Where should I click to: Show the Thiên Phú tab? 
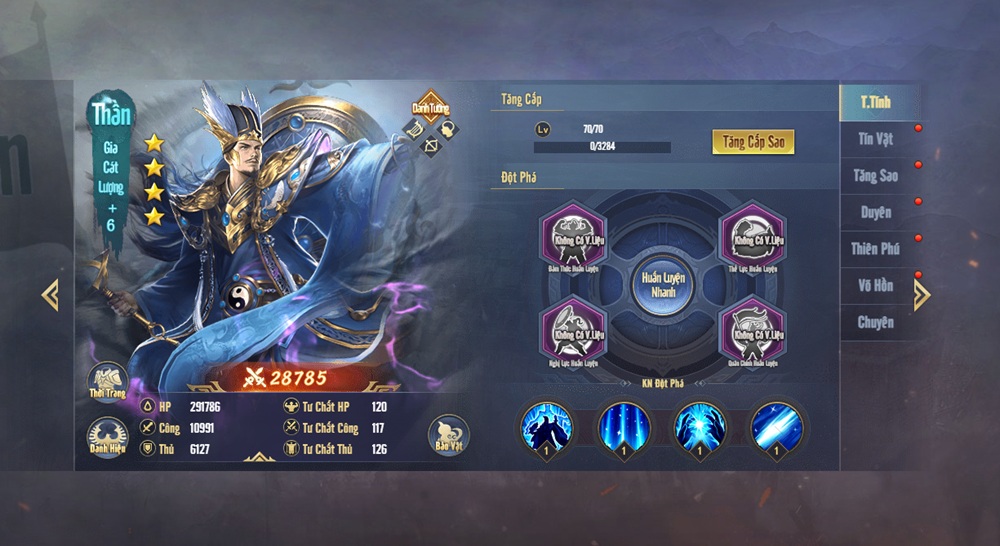click(x=876, y=249)
